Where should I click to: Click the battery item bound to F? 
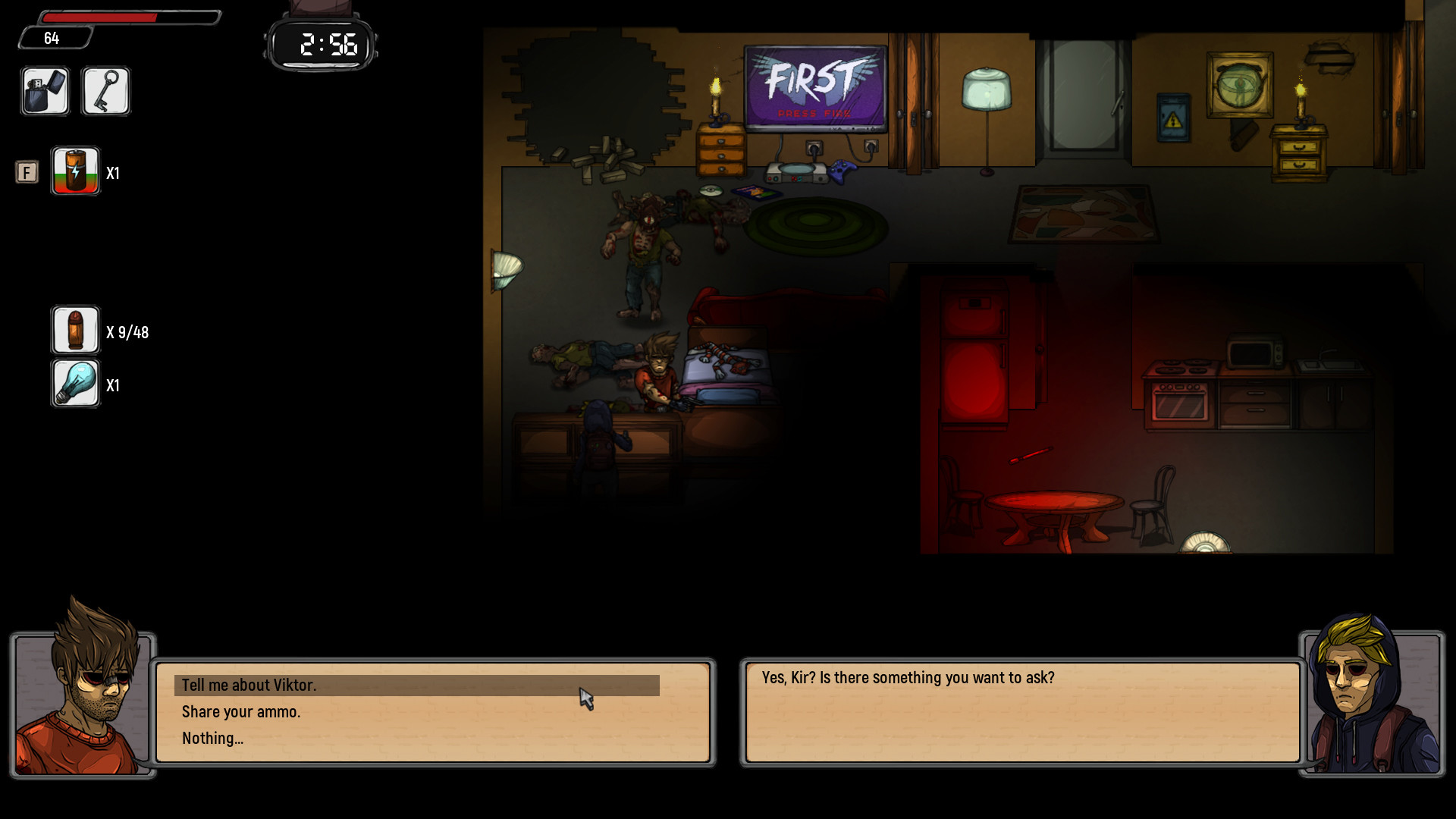pyautogui.click(x=75, y=172)
